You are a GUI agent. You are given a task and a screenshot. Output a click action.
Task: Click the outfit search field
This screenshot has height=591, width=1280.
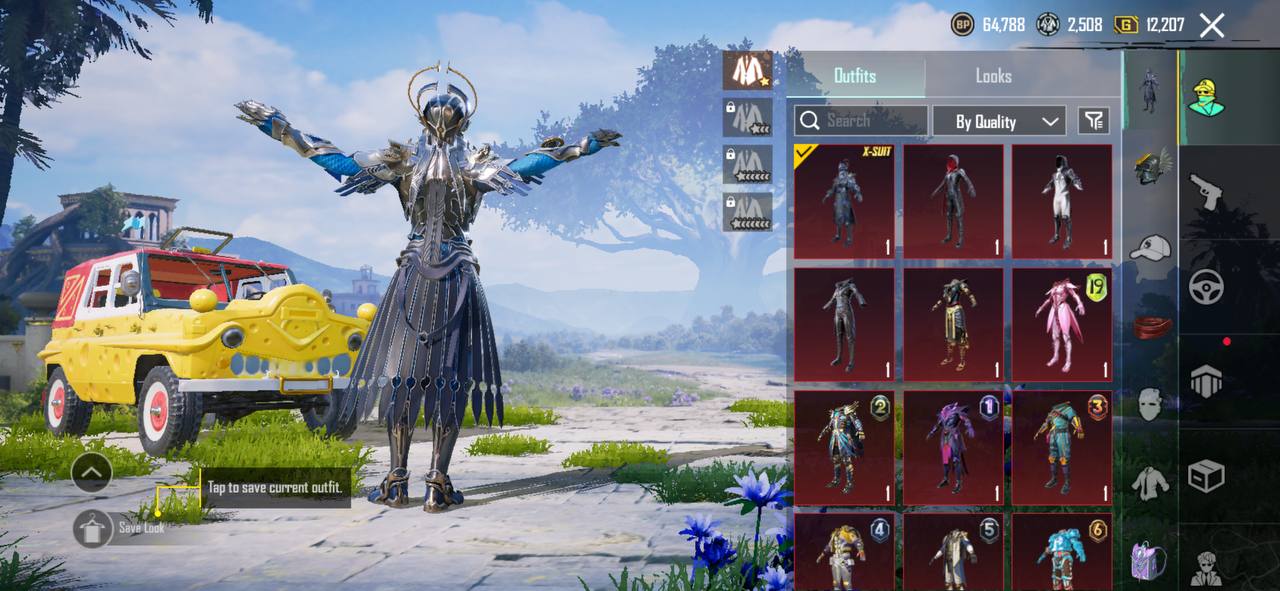point(861,121)
